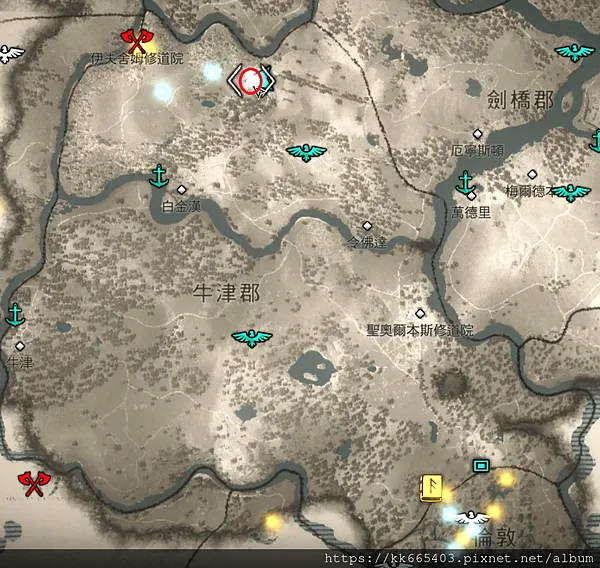This screenshot has height=568, width=600.
Task: Select the teal eagle below the 牛津郡 label
Action: (x=252, y=339)
